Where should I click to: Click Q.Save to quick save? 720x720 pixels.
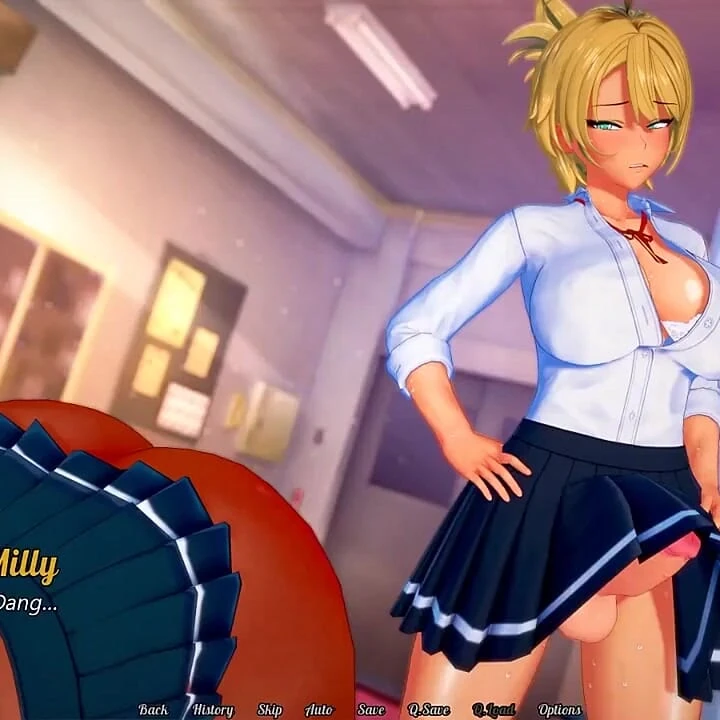point(429,709)
